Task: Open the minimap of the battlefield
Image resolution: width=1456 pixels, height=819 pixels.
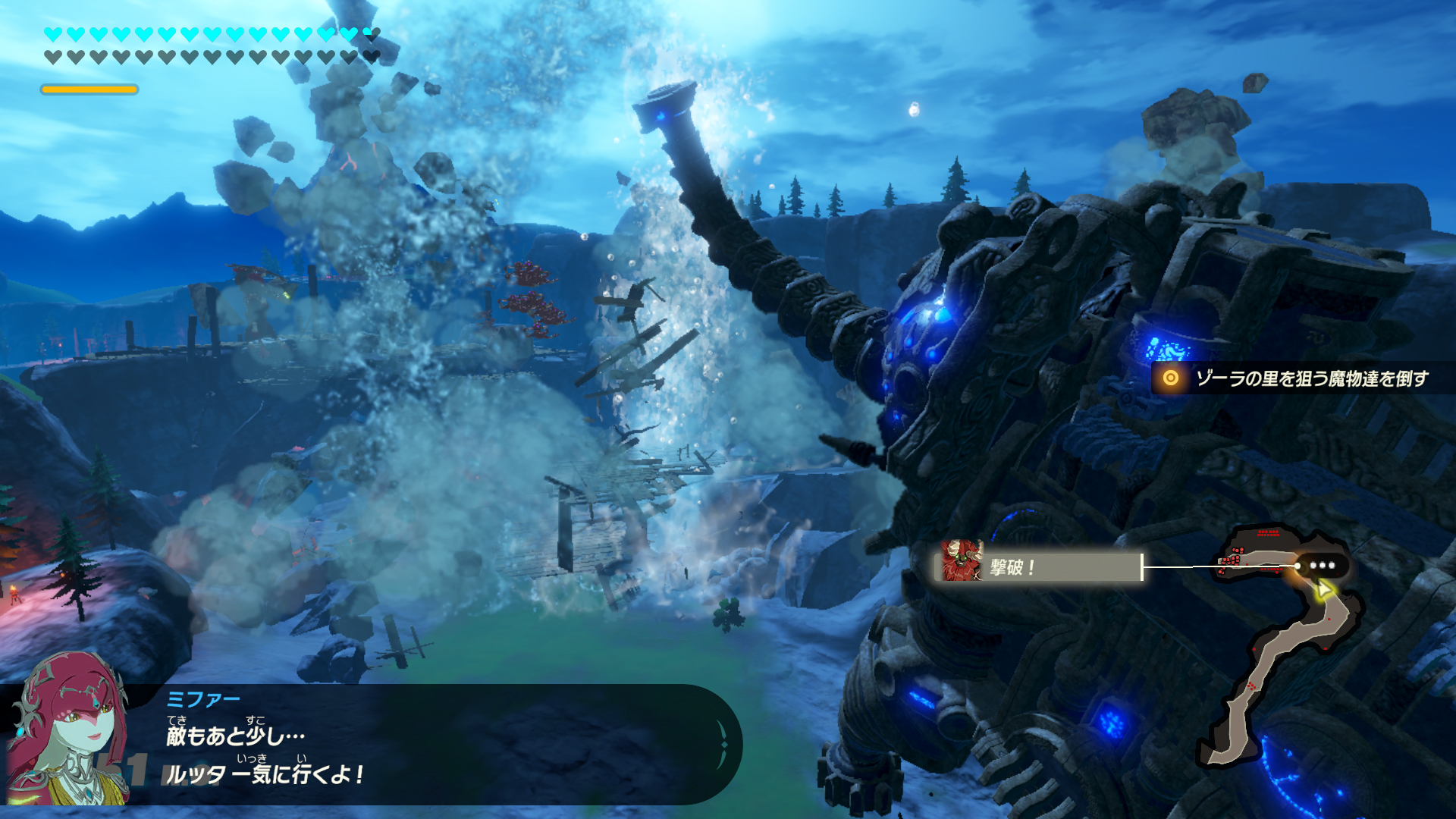Action: tap(1280, 645)
